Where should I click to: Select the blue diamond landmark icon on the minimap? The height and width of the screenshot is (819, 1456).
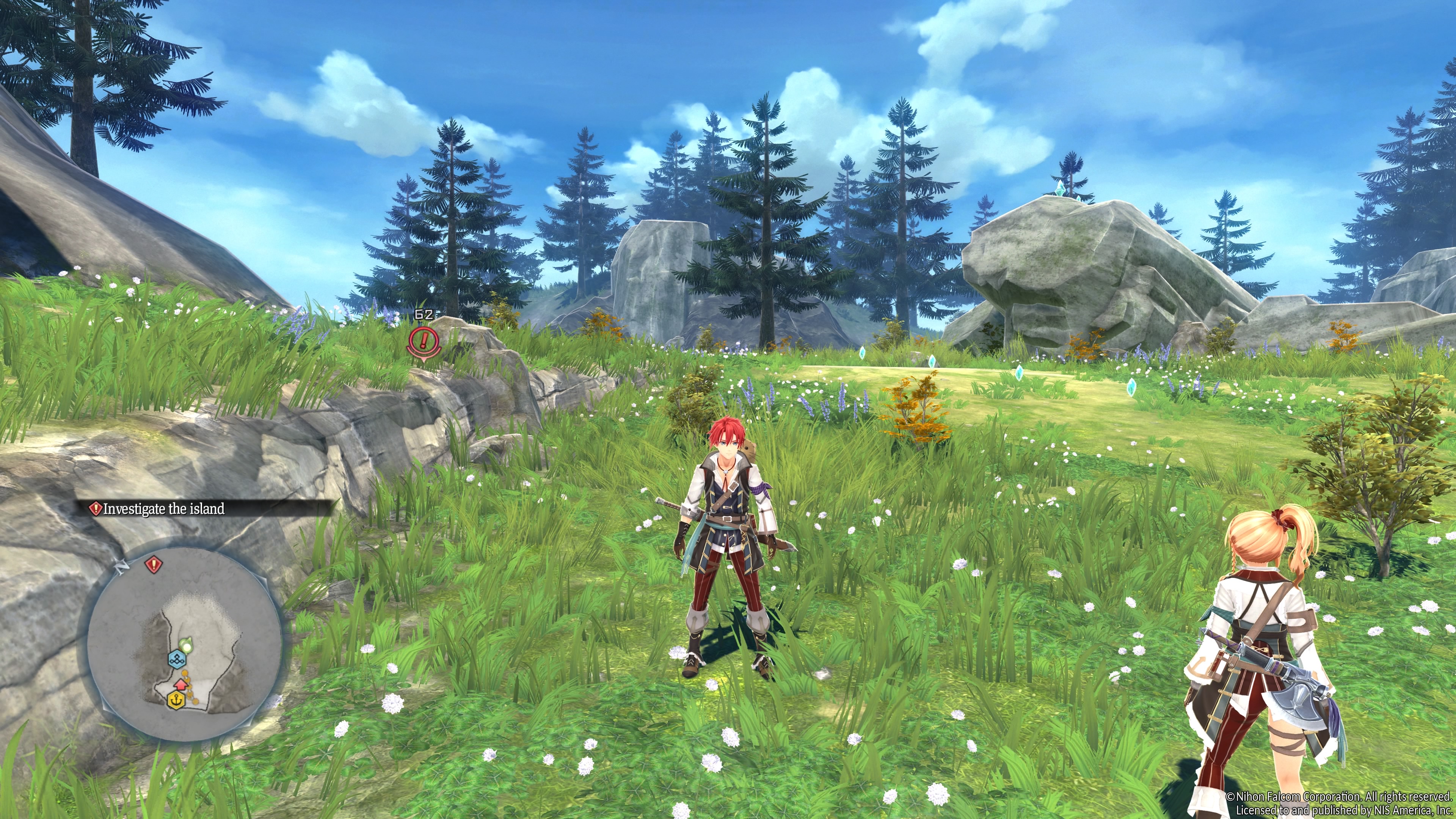pyautogui.click(x=177, y=660)
